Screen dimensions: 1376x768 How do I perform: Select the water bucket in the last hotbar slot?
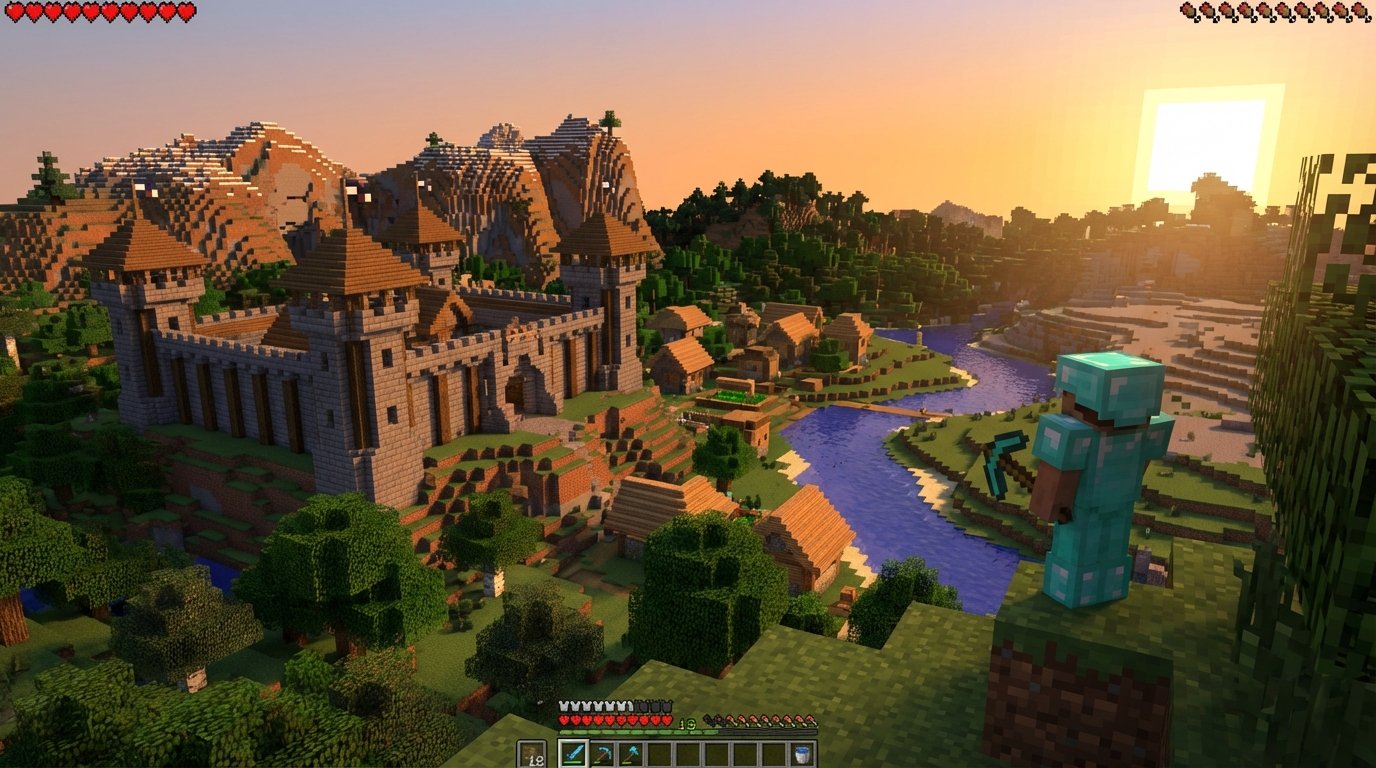(x=800, y=753)
